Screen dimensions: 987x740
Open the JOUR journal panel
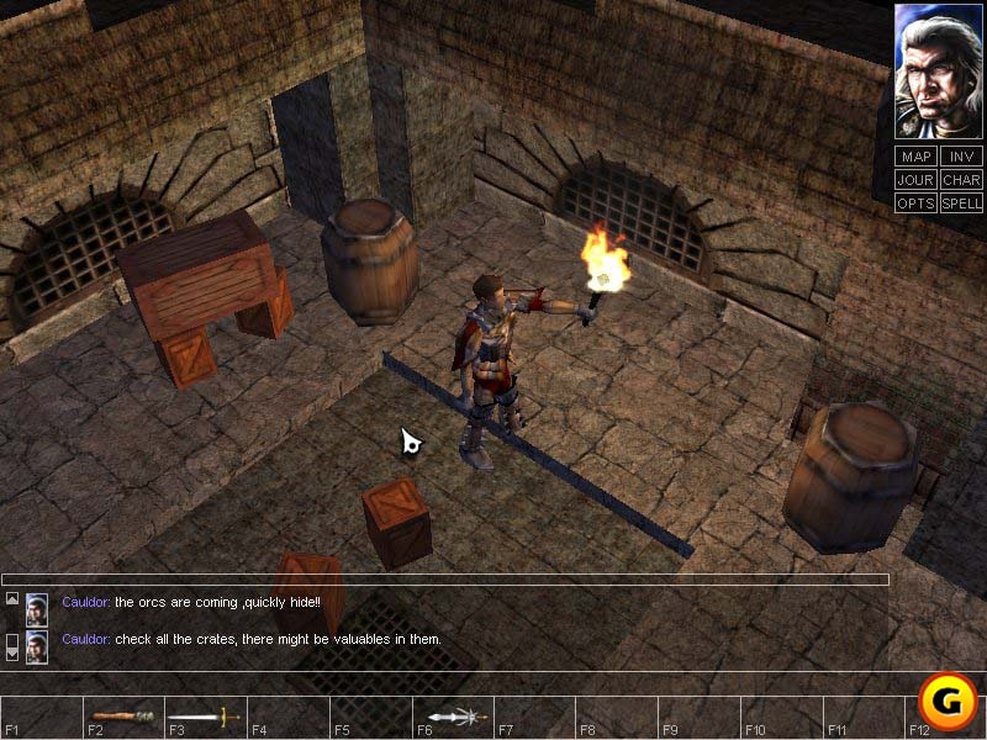pos(916,180)
